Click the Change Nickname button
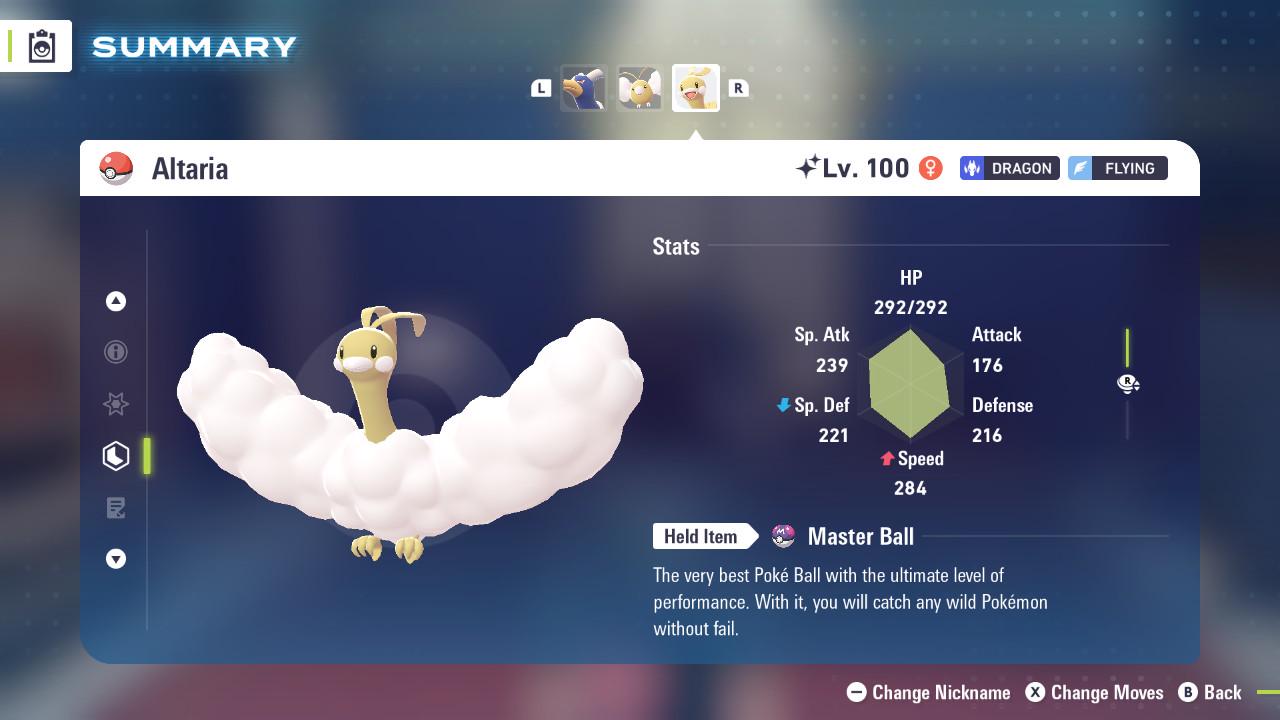Screen dimensions: 1280x720 (928, 692)
